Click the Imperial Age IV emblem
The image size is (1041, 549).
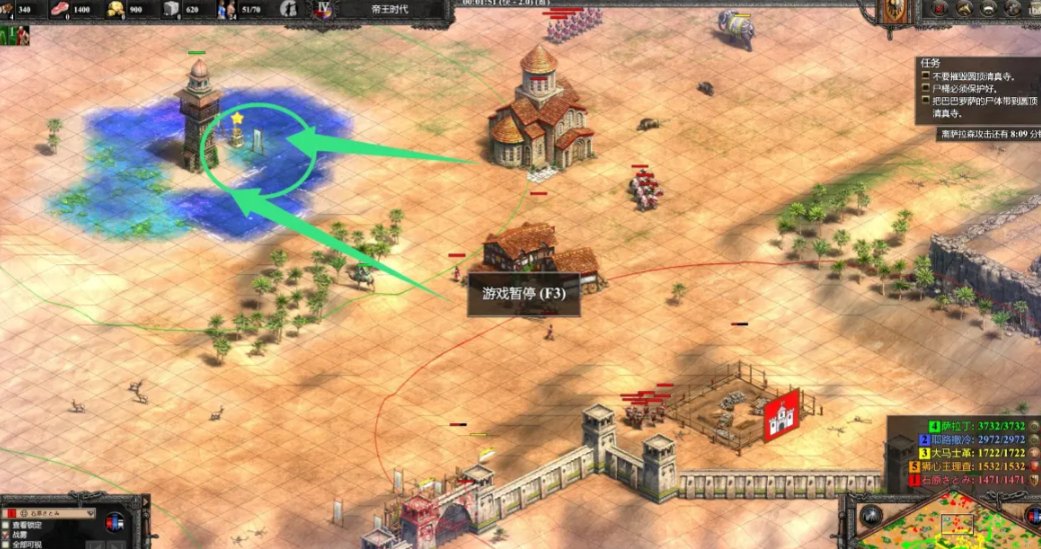(322, 10)
